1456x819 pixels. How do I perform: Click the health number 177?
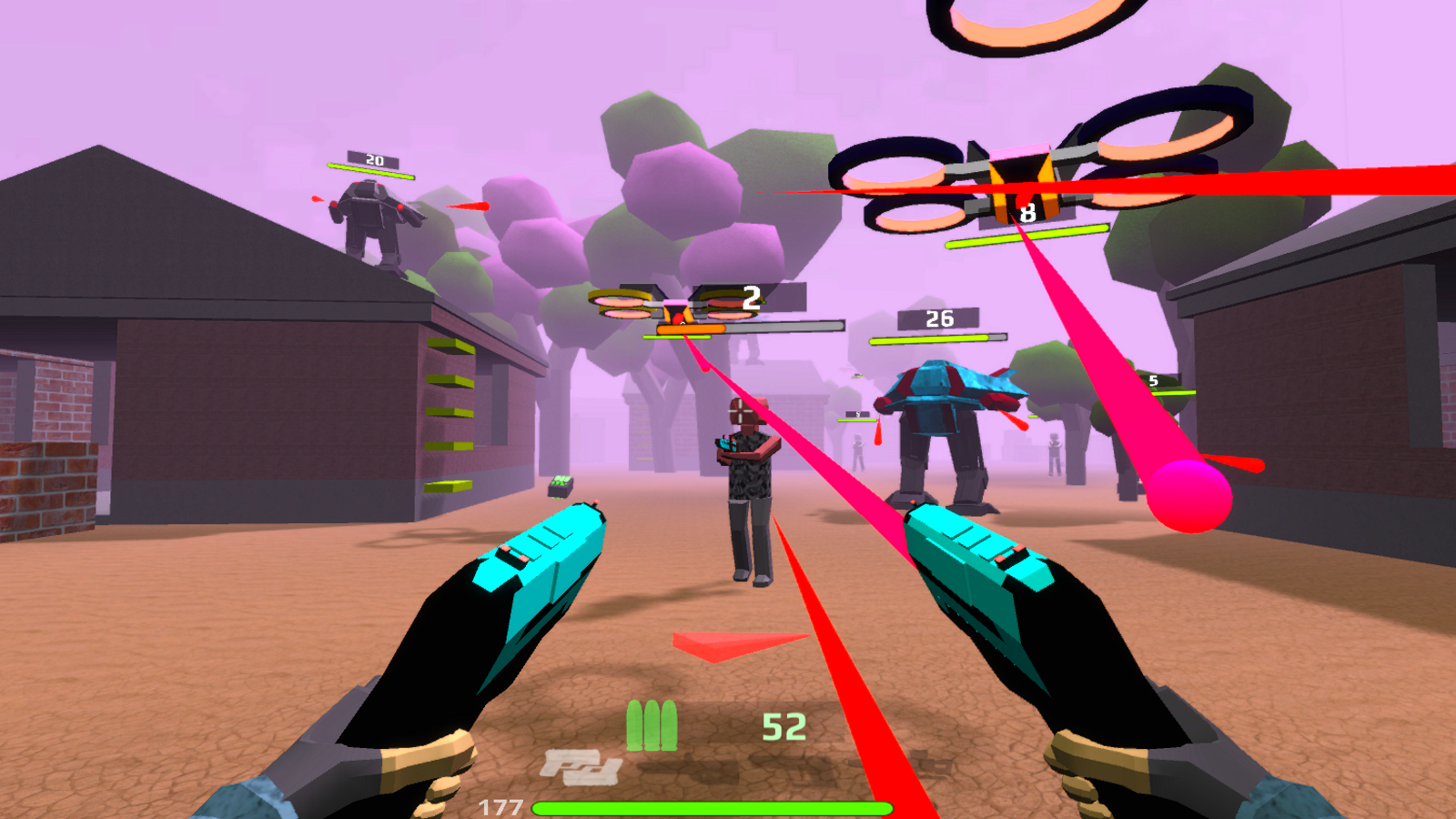pos(500,805)
